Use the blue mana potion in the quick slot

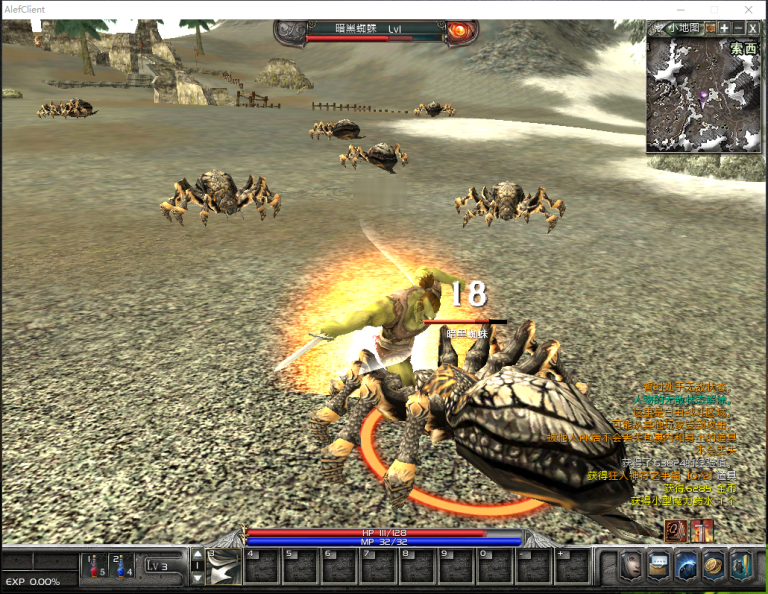click(122, 566)
